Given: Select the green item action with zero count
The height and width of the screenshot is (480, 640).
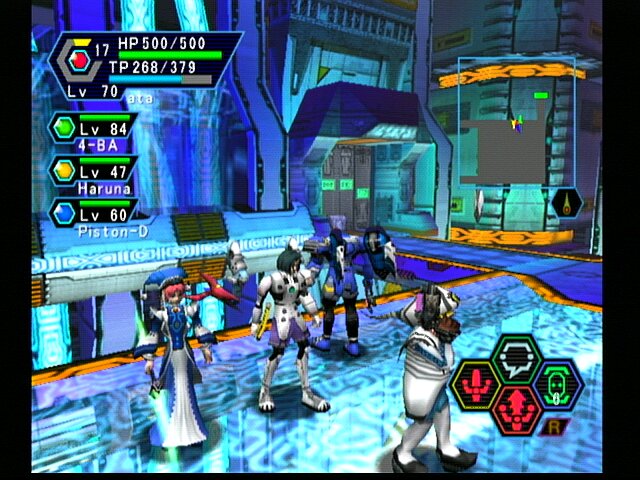Looking at the screenshot, I should point(560,384).
